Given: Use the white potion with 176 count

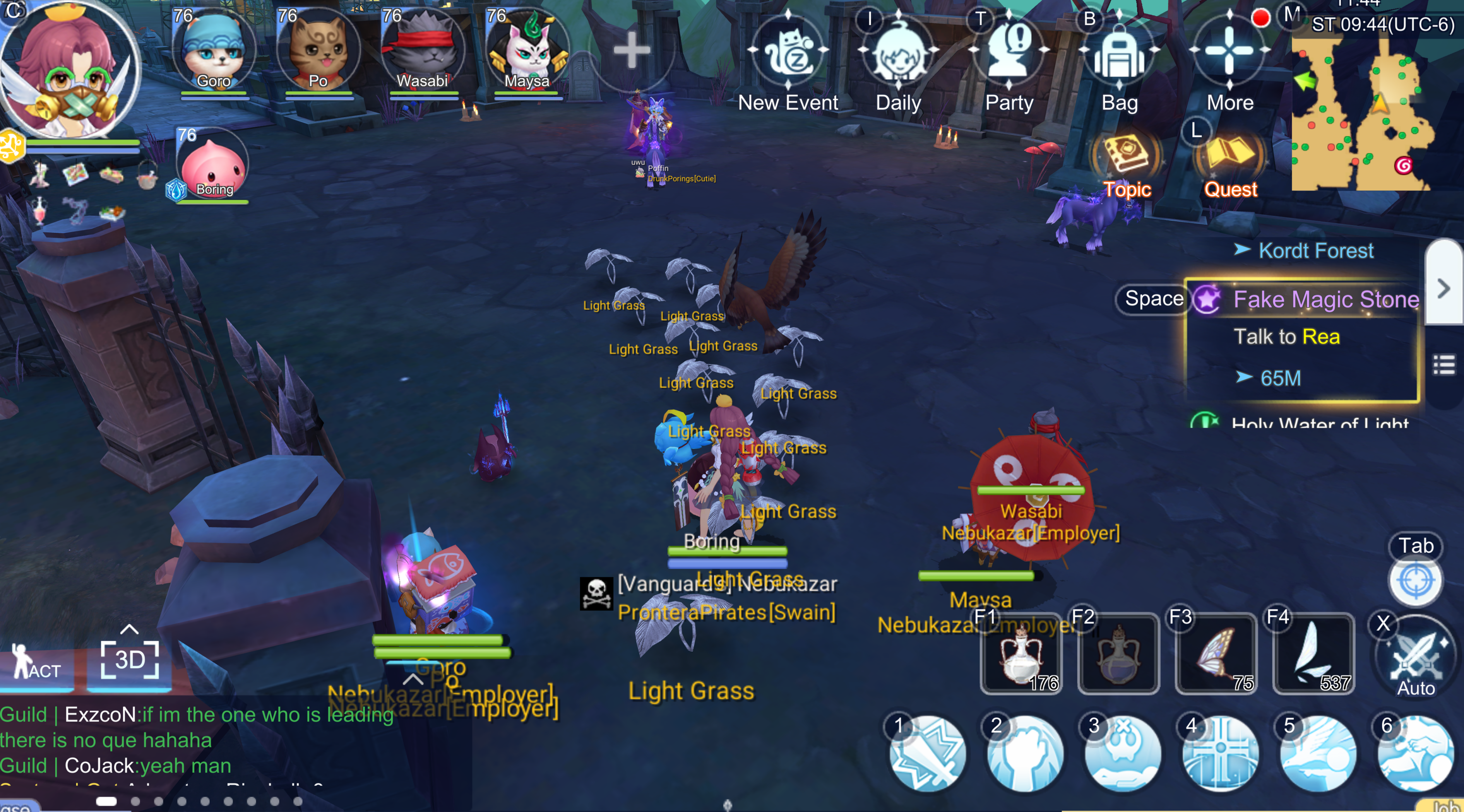Looking at the screenshot, I should [1021, 655].
